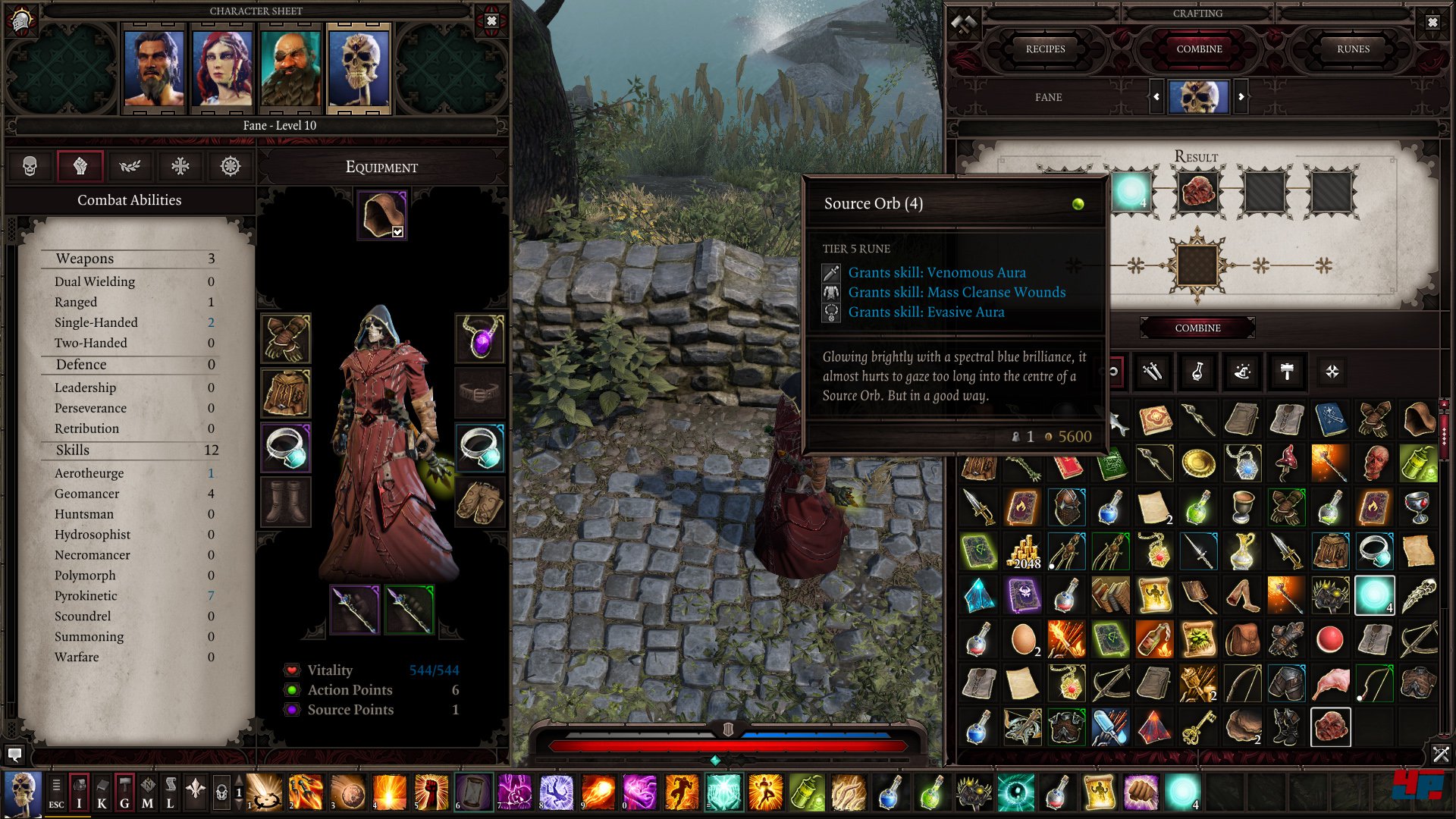Image resolution: width=1456 pixels, height=819 pixels.
Task: Click the Combine button below the result
Action: (x=1197, y=328)
